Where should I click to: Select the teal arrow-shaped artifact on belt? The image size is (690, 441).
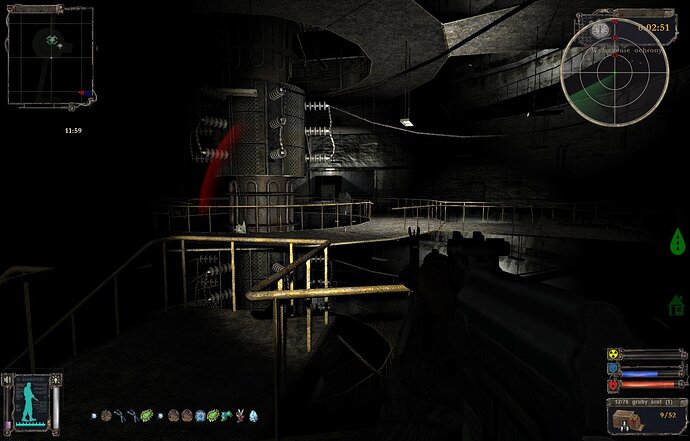226,415
